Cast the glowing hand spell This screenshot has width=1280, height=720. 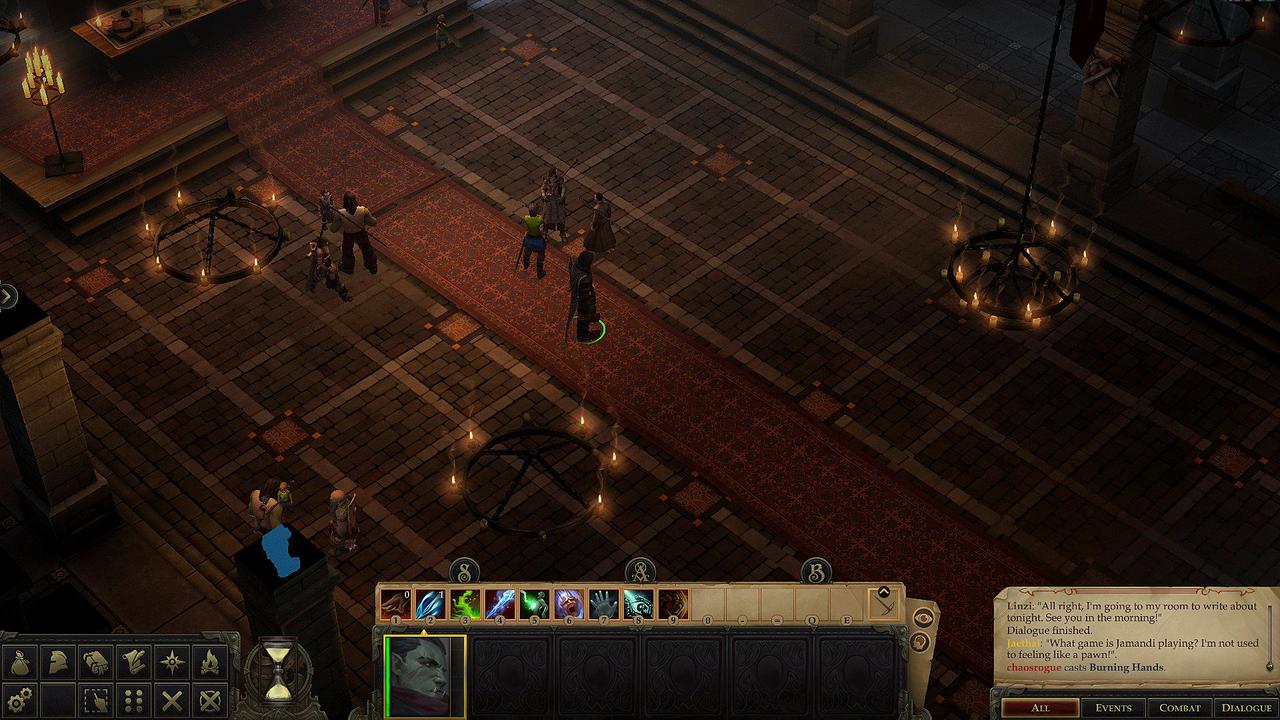click(604, 604)
